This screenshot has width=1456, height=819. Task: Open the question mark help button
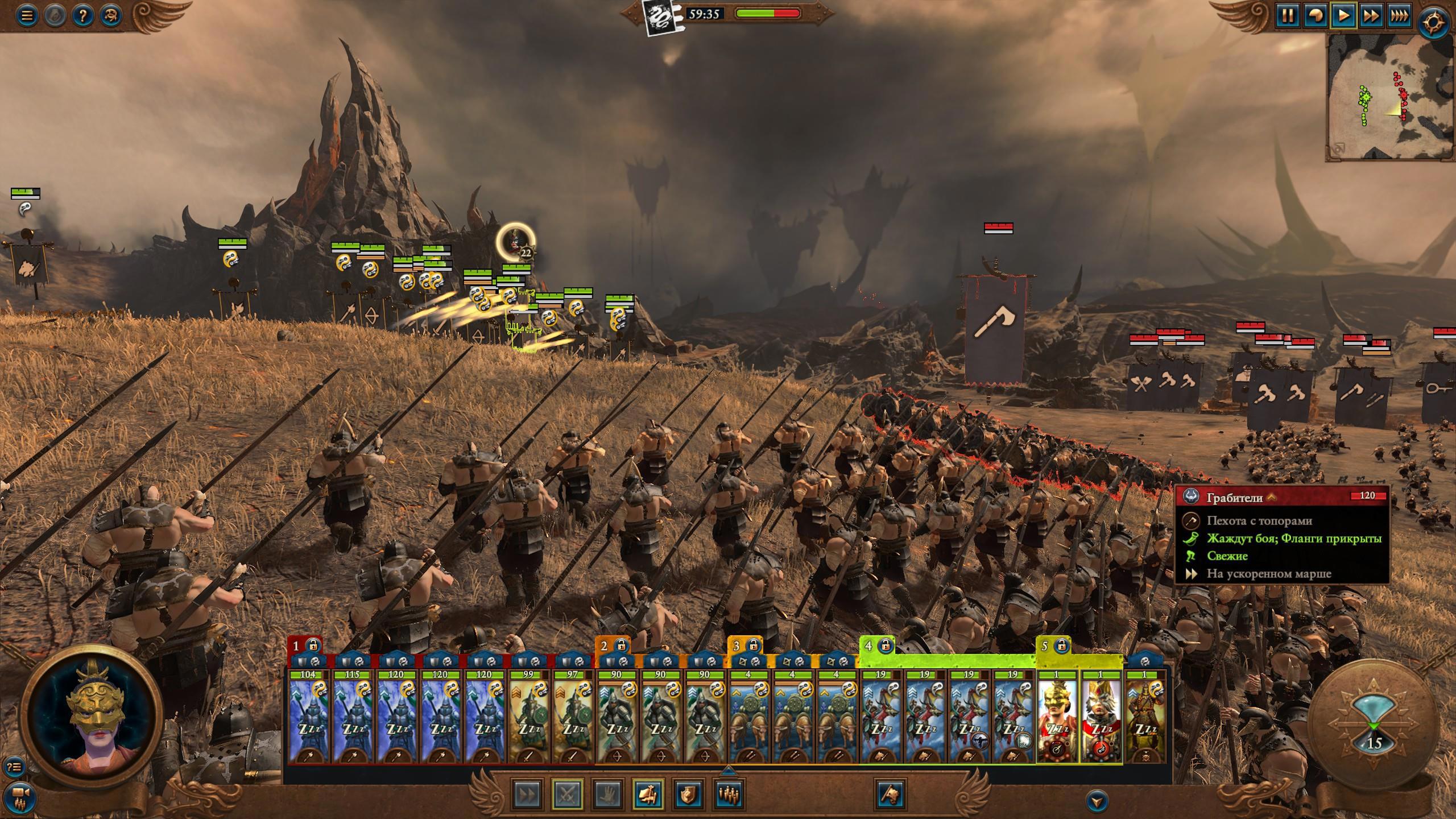(82, 15)
